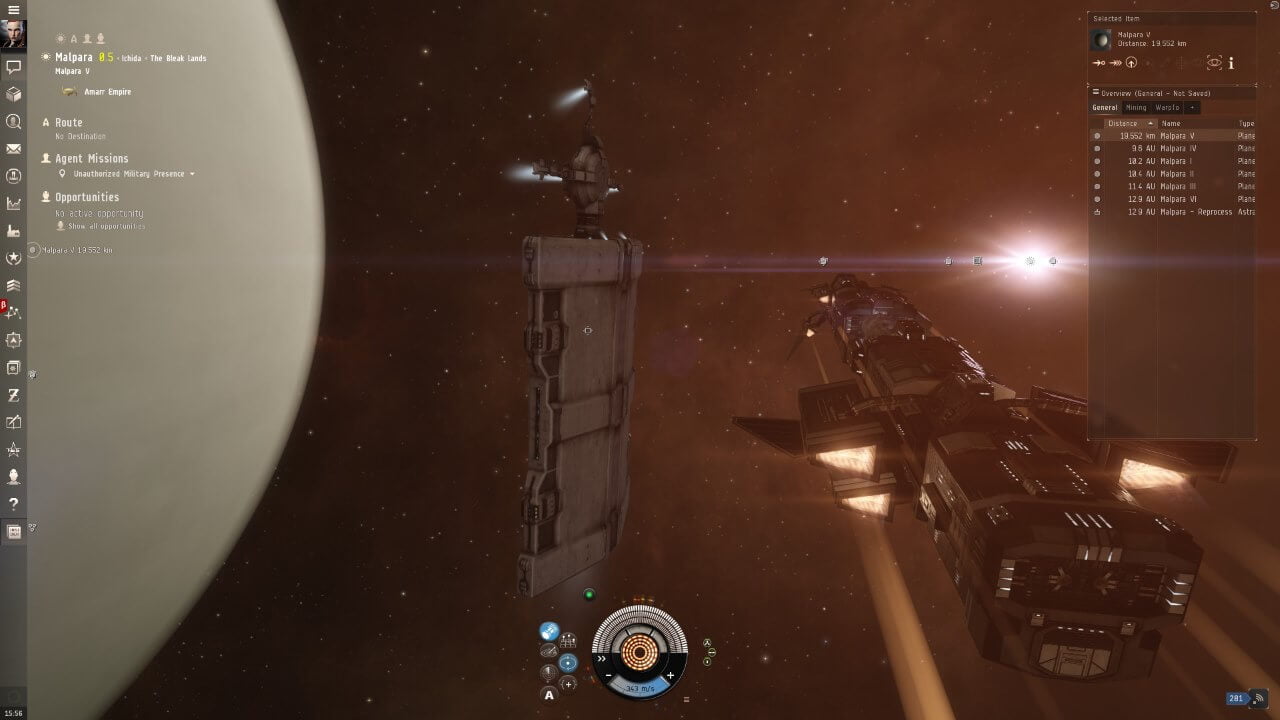This screenshot has width=1280, height=720.
Task: Switch to the Mining overview tab
Action: (1136, 107)
